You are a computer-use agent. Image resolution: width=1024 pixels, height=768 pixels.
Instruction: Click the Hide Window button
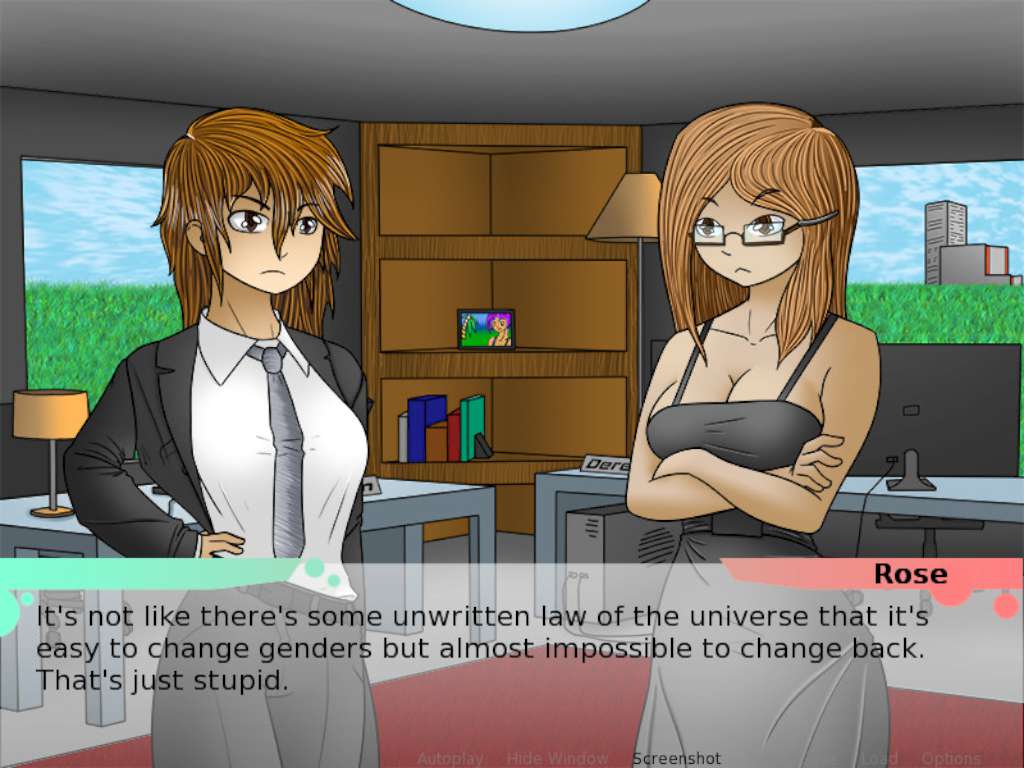pyautogui.click(x=557, y=758)
